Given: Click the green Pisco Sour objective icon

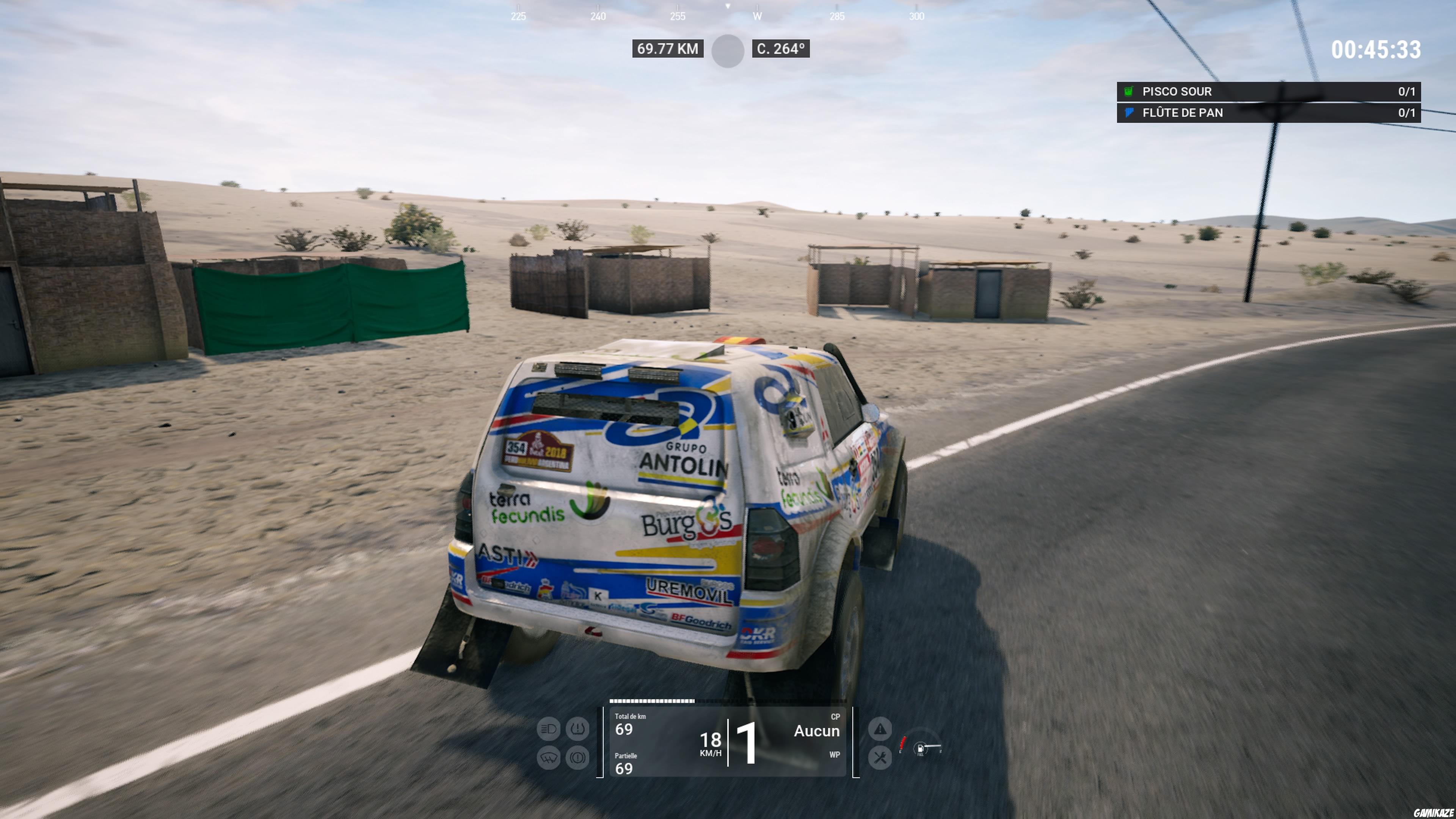Looking at the screenshot, I should coord(1129,91).
